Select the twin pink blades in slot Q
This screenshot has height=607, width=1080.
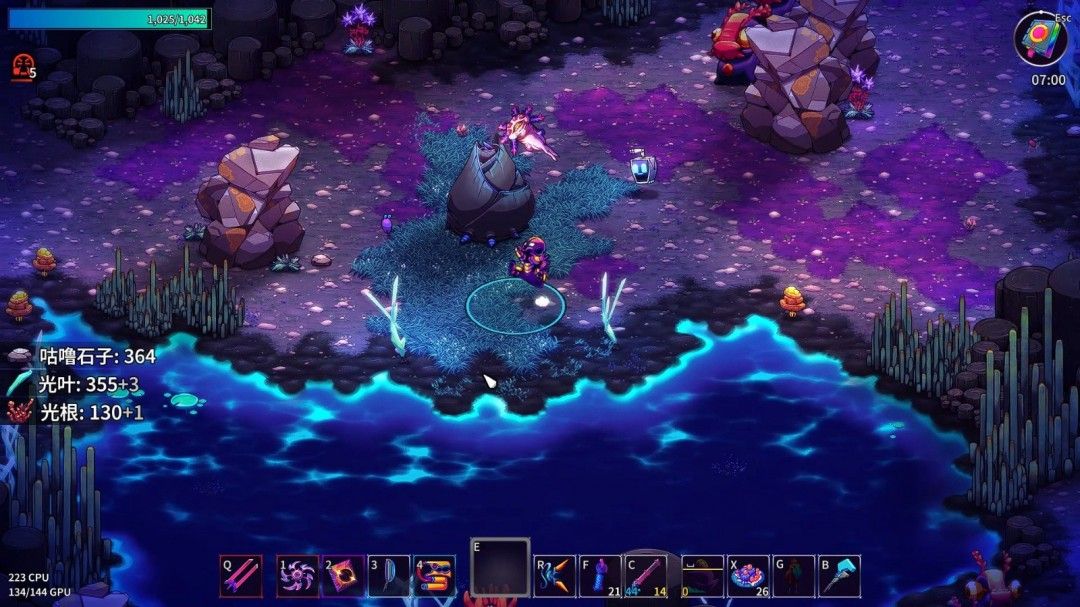(241, 576)
